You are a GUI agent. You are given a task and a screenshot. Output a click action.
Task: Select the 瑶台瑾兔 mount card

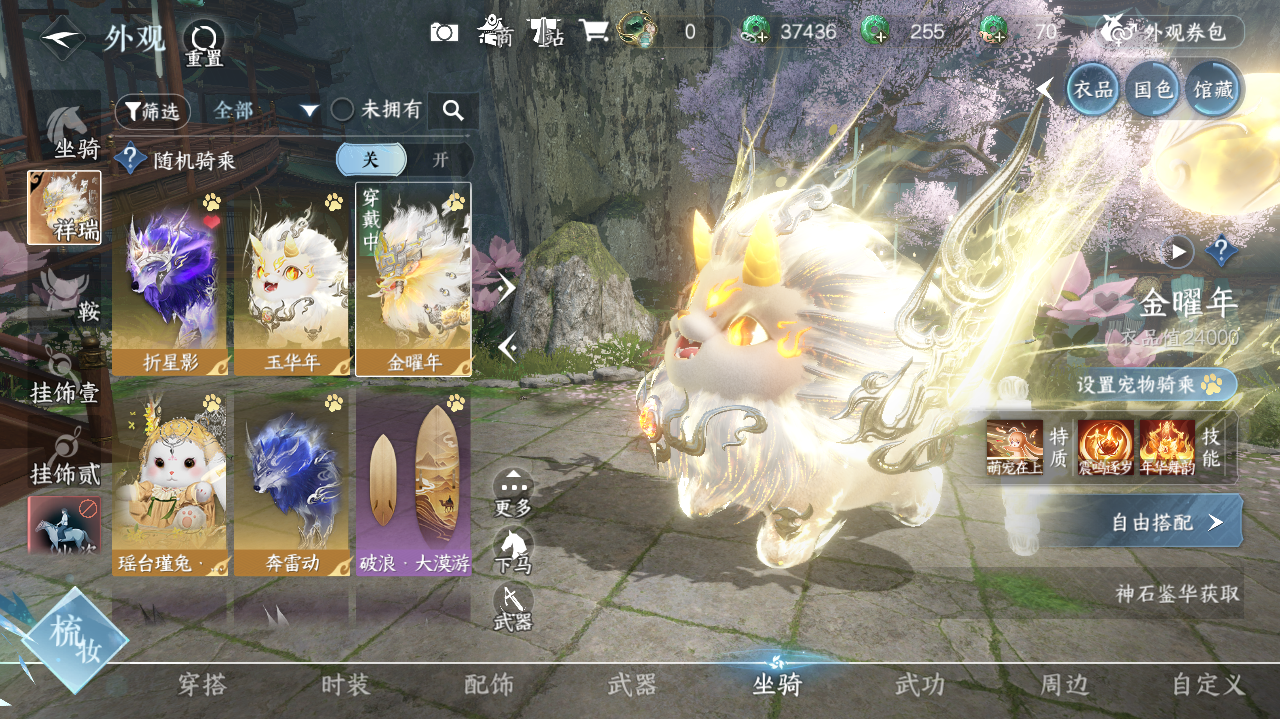169,483
